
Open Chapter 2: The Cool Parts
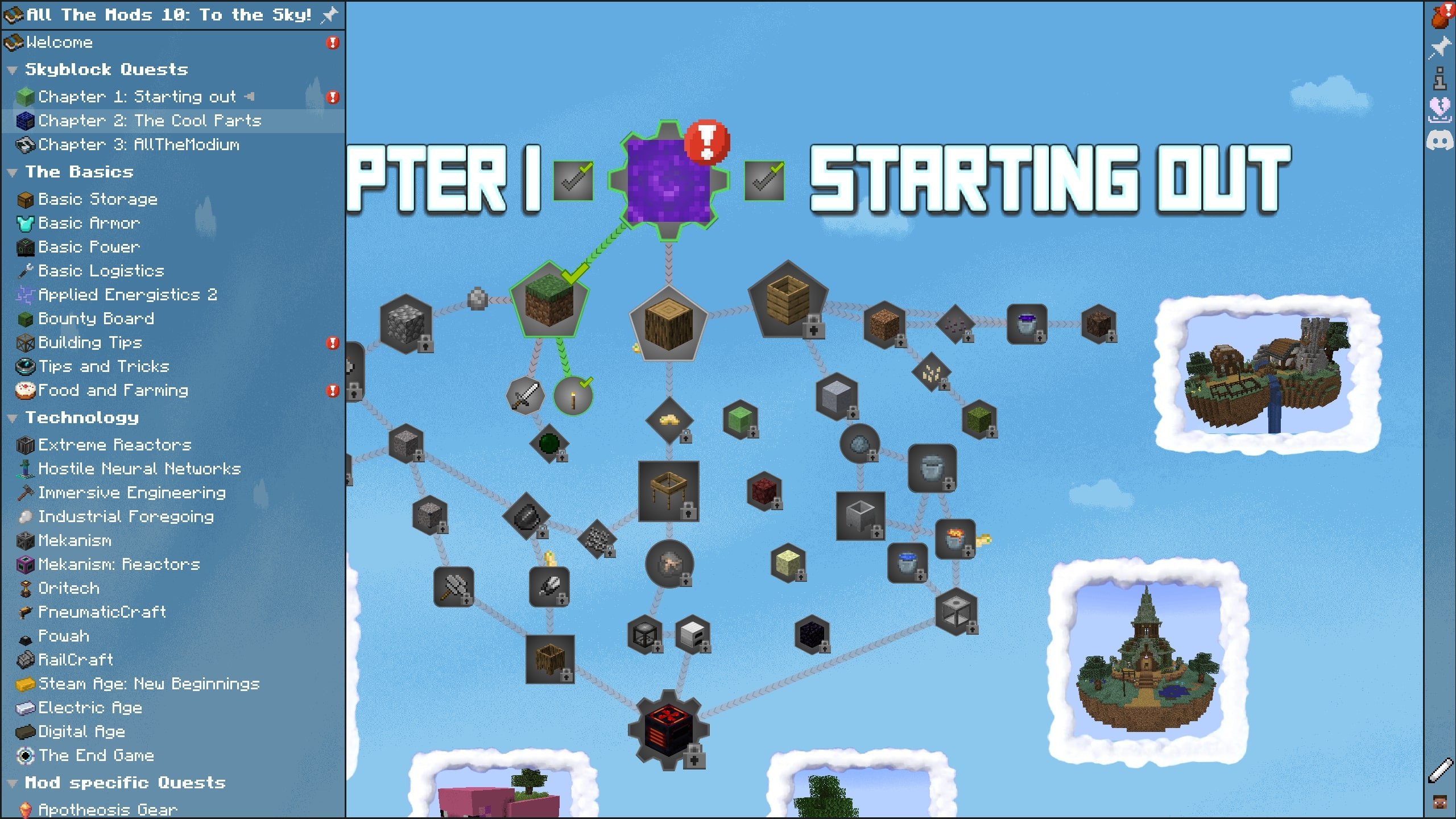(x=150, y=121)
